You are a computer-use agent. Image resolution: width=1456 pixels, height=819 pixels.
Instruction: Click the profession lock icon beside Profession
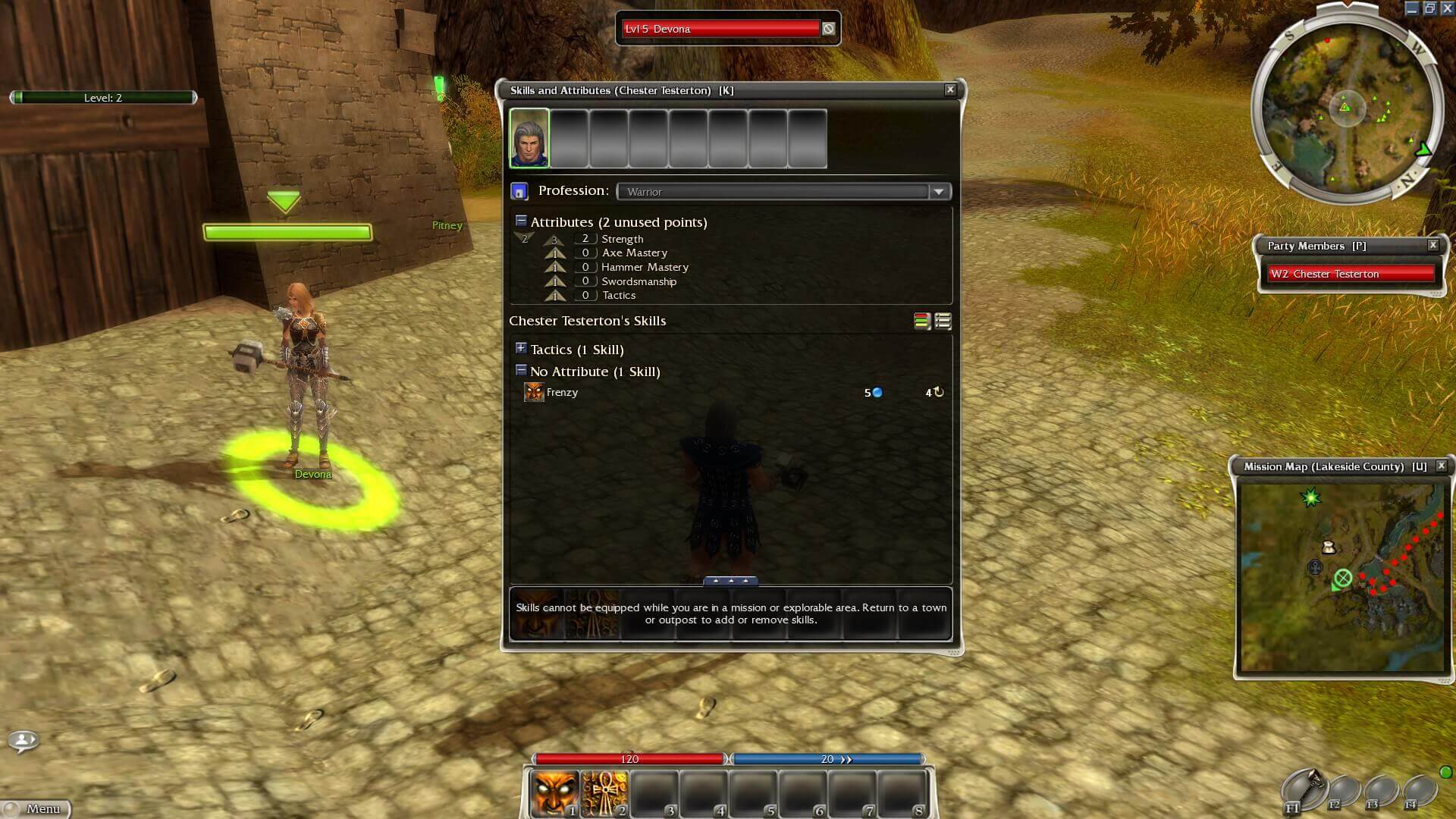coord(520,190)
